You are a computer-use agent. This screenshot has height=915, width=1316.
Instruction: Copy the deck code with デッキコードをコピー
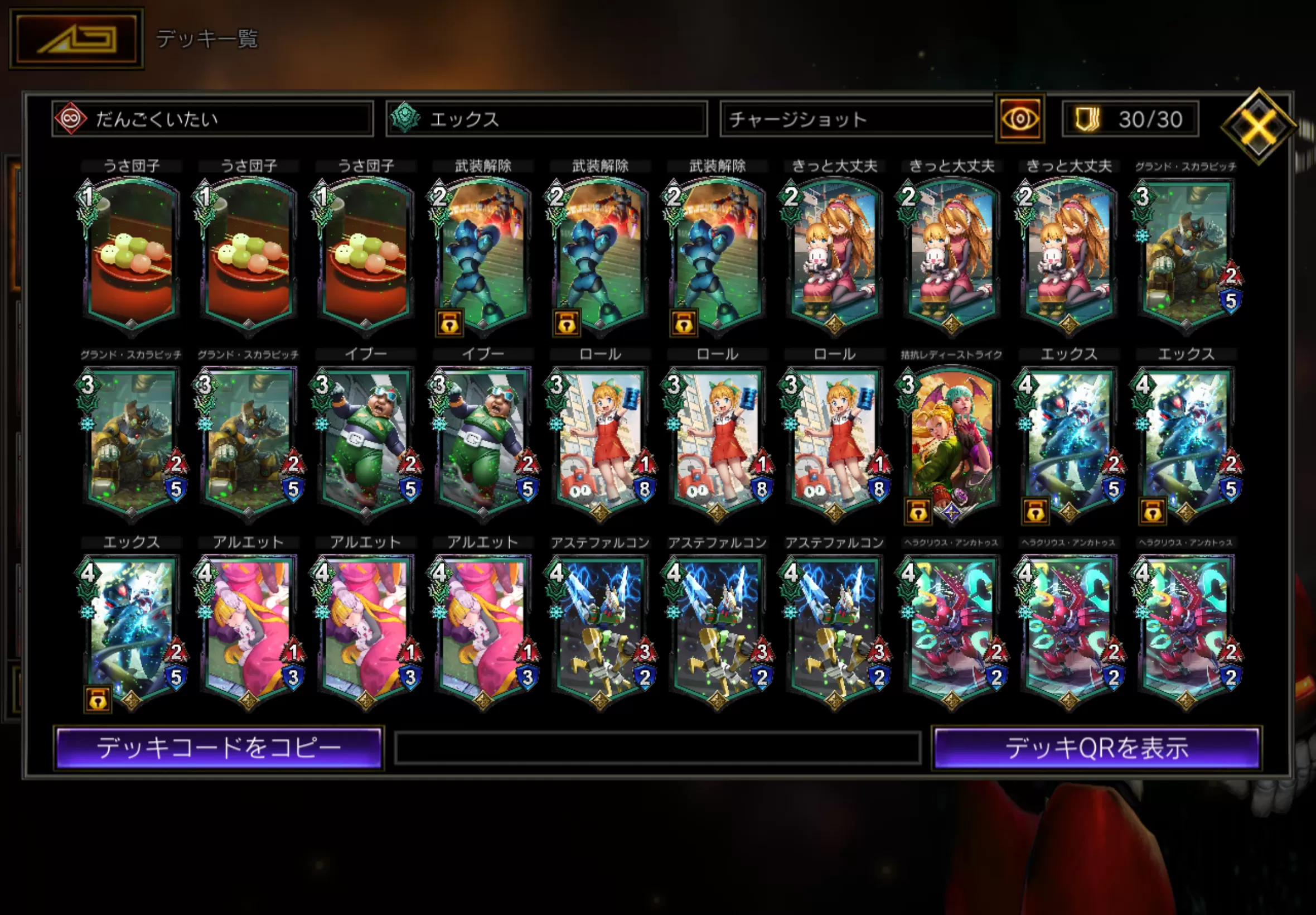point(219,748)
